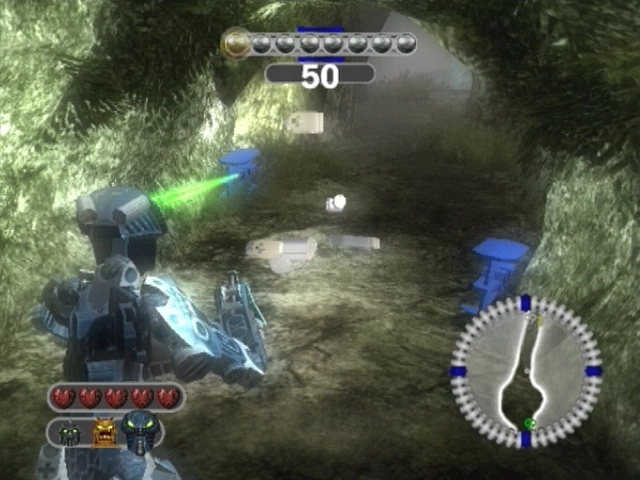Select the large blue mask icon
The width and height of the screenshot is (640, 480).
coord(141,431)
